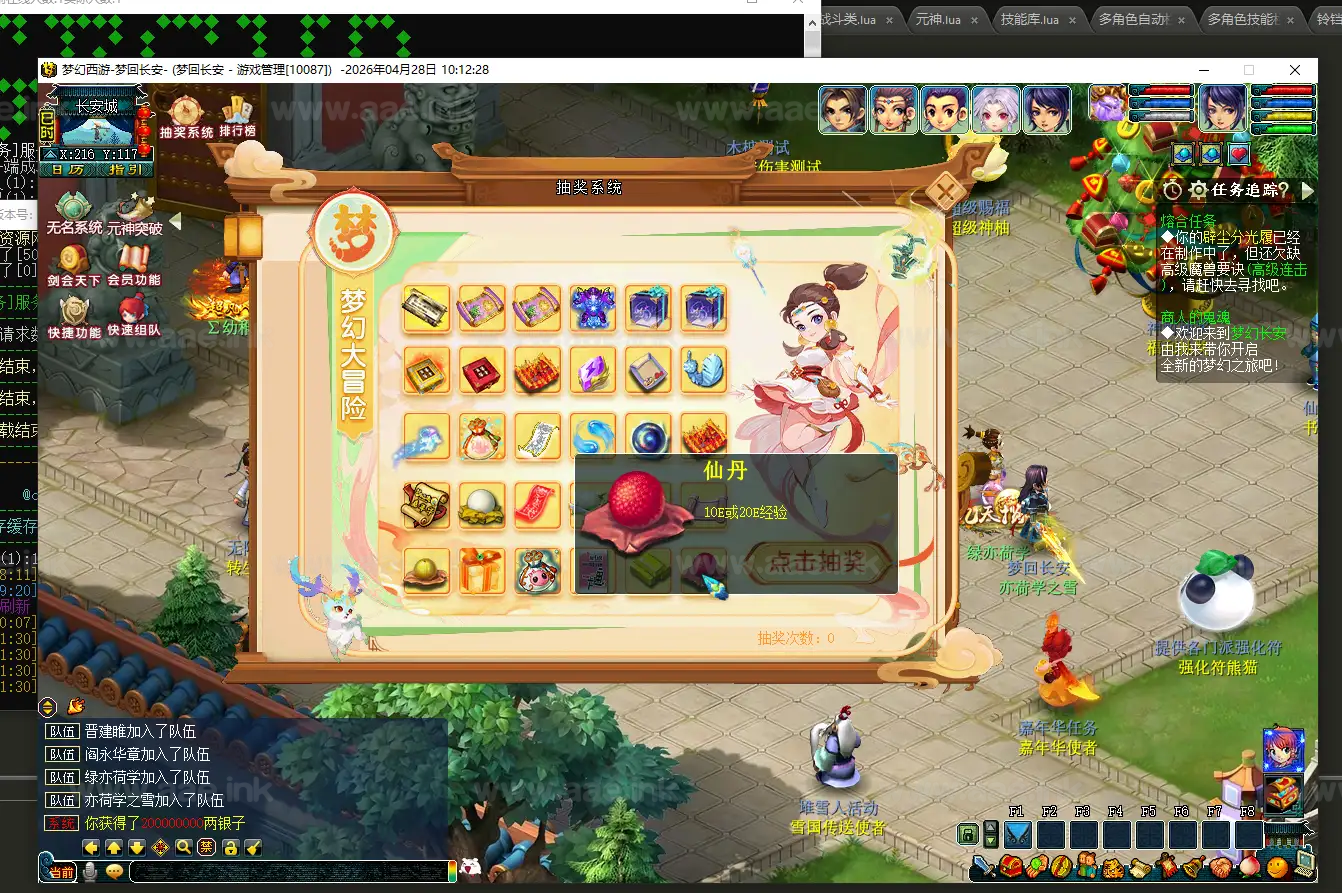Open the 无名系统 menu icon
The width and height of the screenshot is (1342, 893).
click(x=74, y=213)
